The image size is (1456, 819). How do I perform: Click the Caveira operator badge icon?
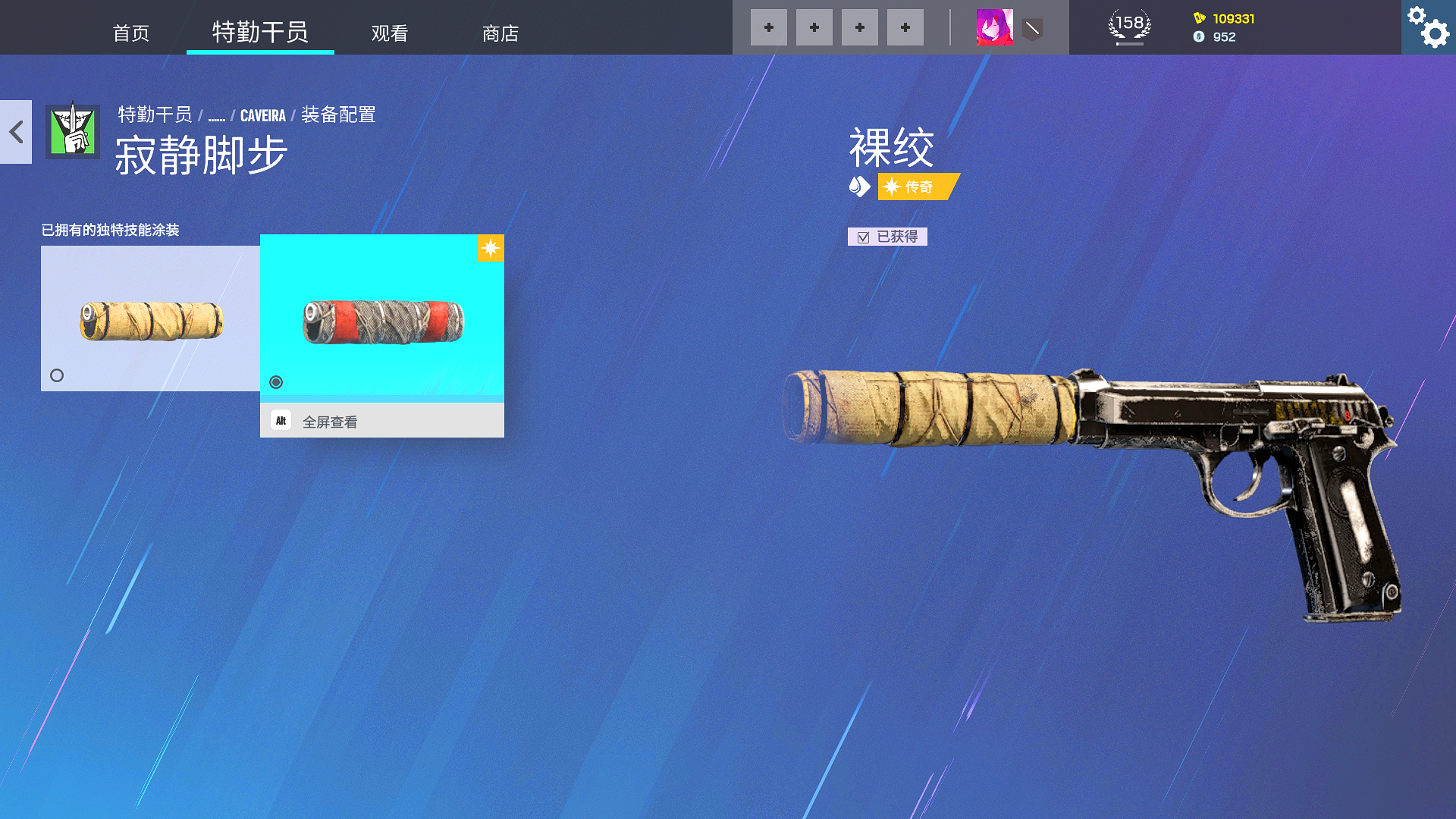pos(73,130)
